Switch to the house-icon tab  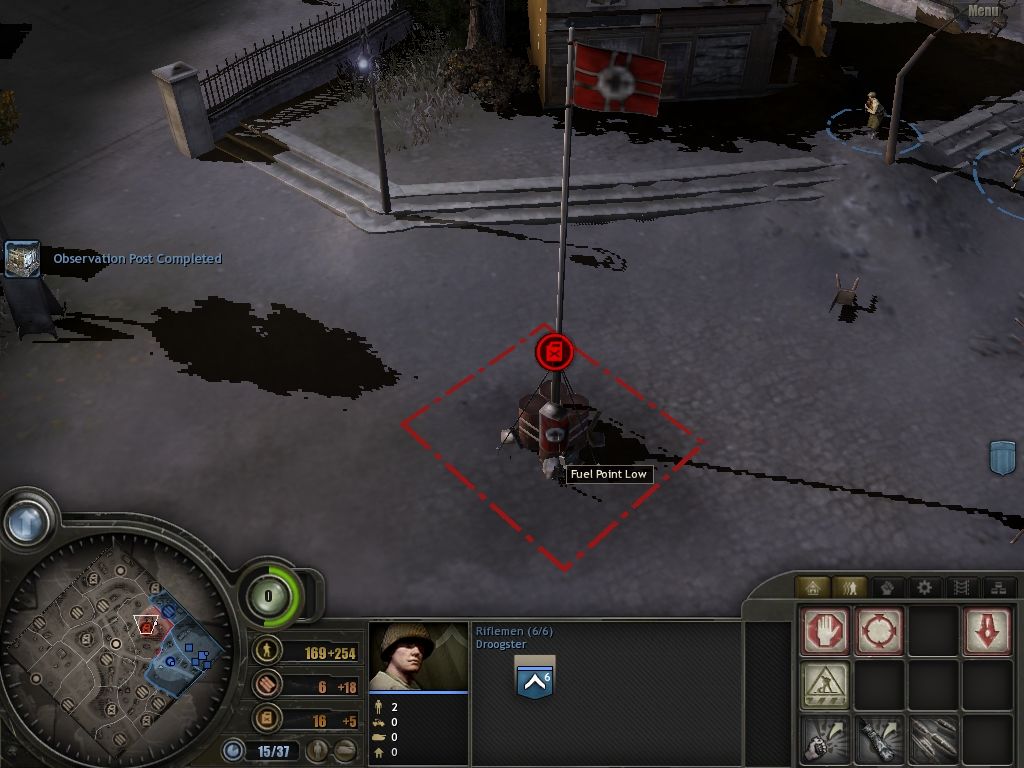[x=813, y=587]
